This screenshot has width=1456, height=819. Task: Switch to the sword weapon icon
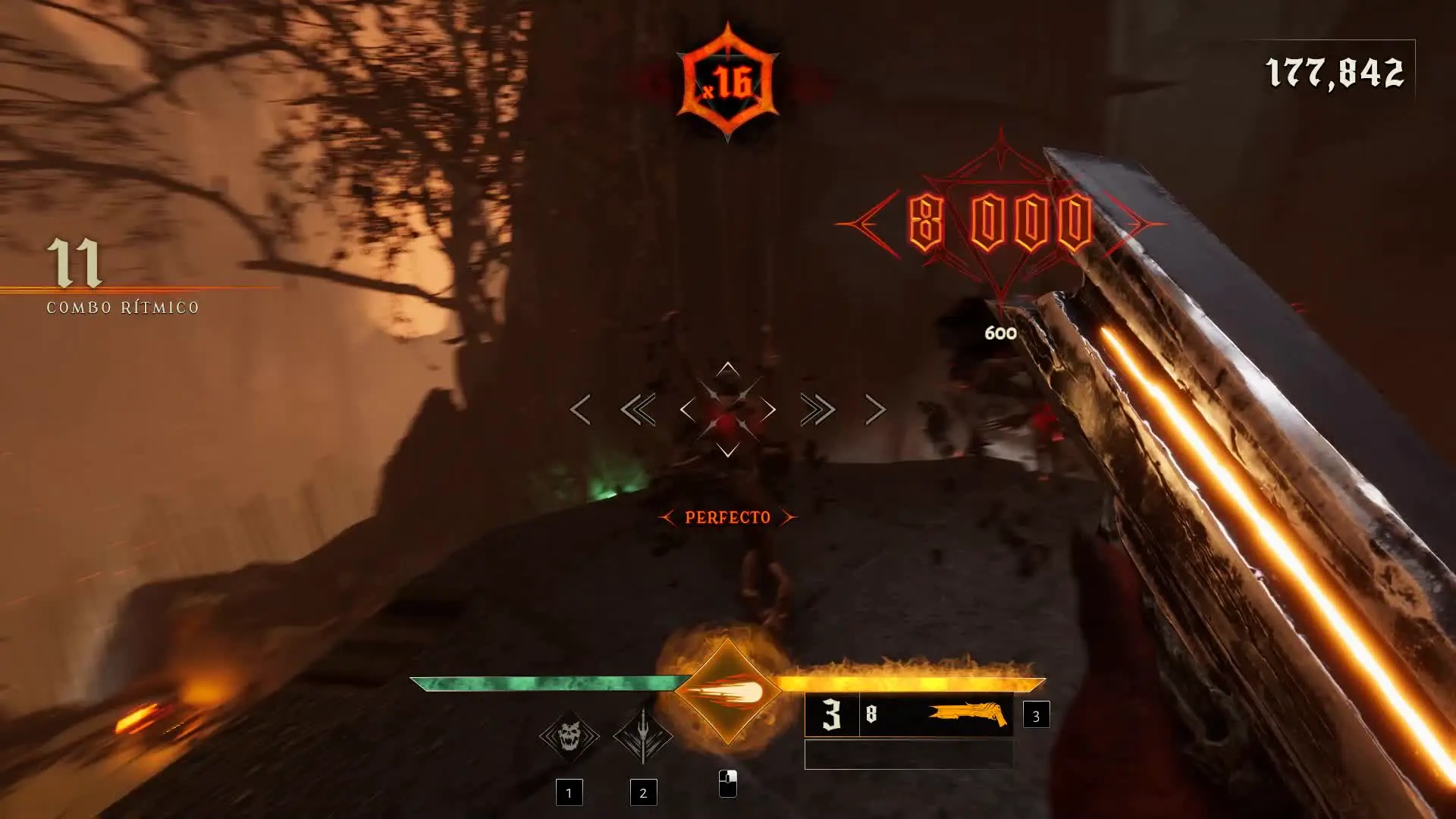(642, 736)
